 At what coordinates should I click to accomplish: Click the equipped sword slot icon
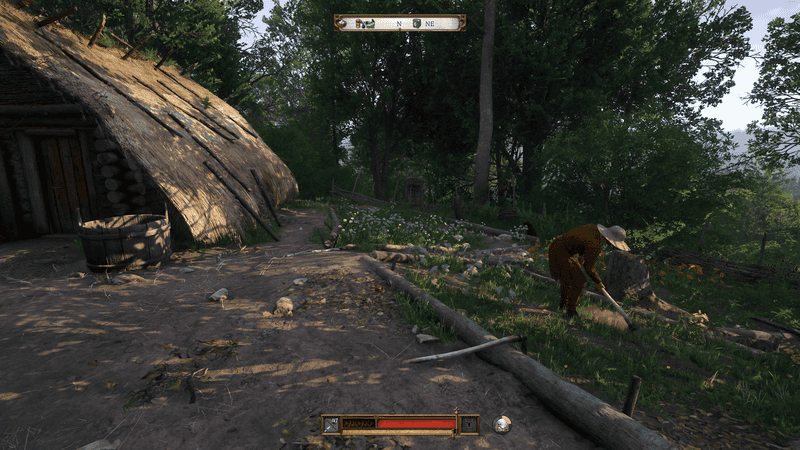(331, 424)
